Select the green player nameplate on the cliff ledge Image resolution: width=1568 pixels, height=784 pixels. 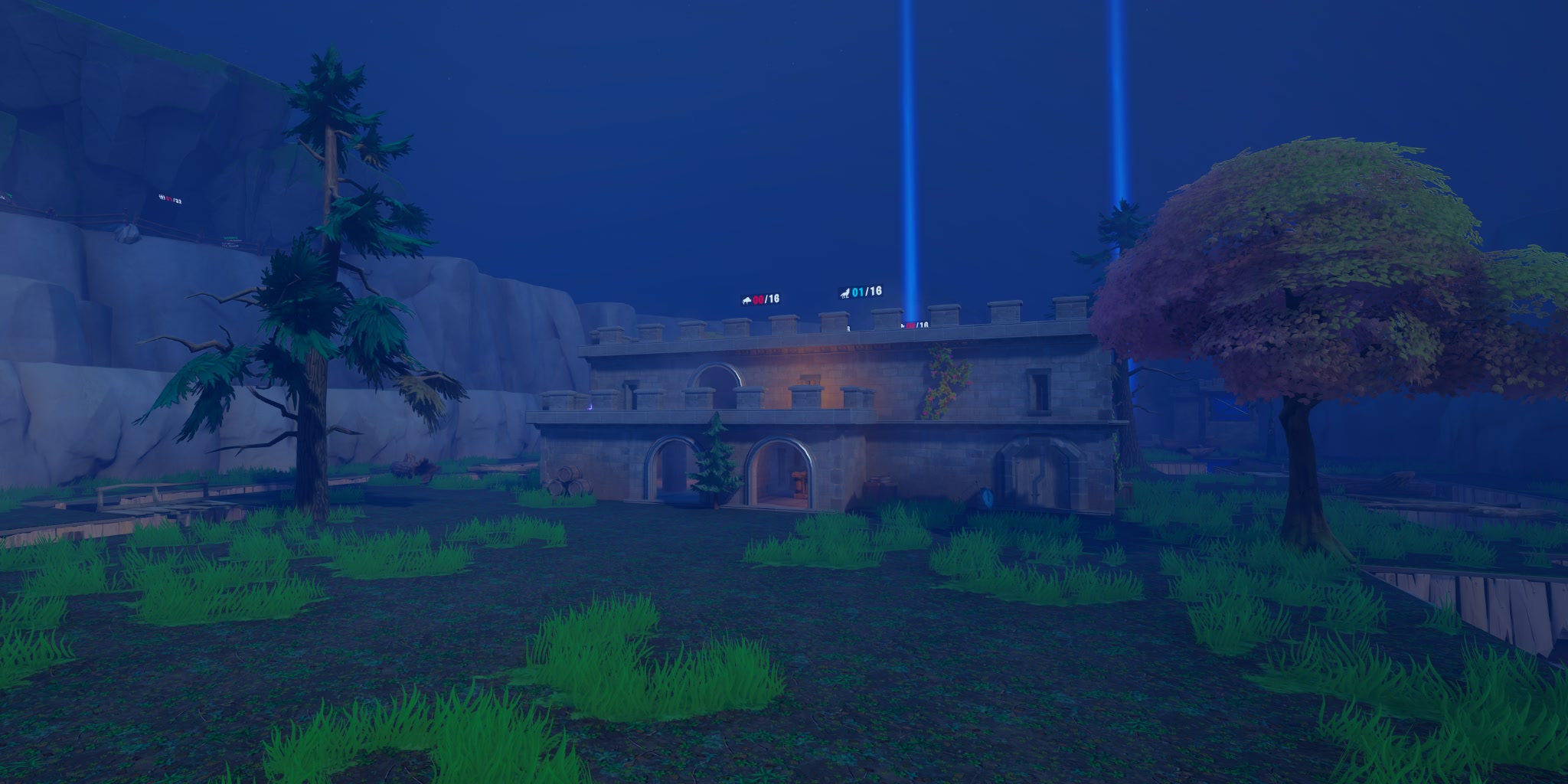tap(230, 237)
